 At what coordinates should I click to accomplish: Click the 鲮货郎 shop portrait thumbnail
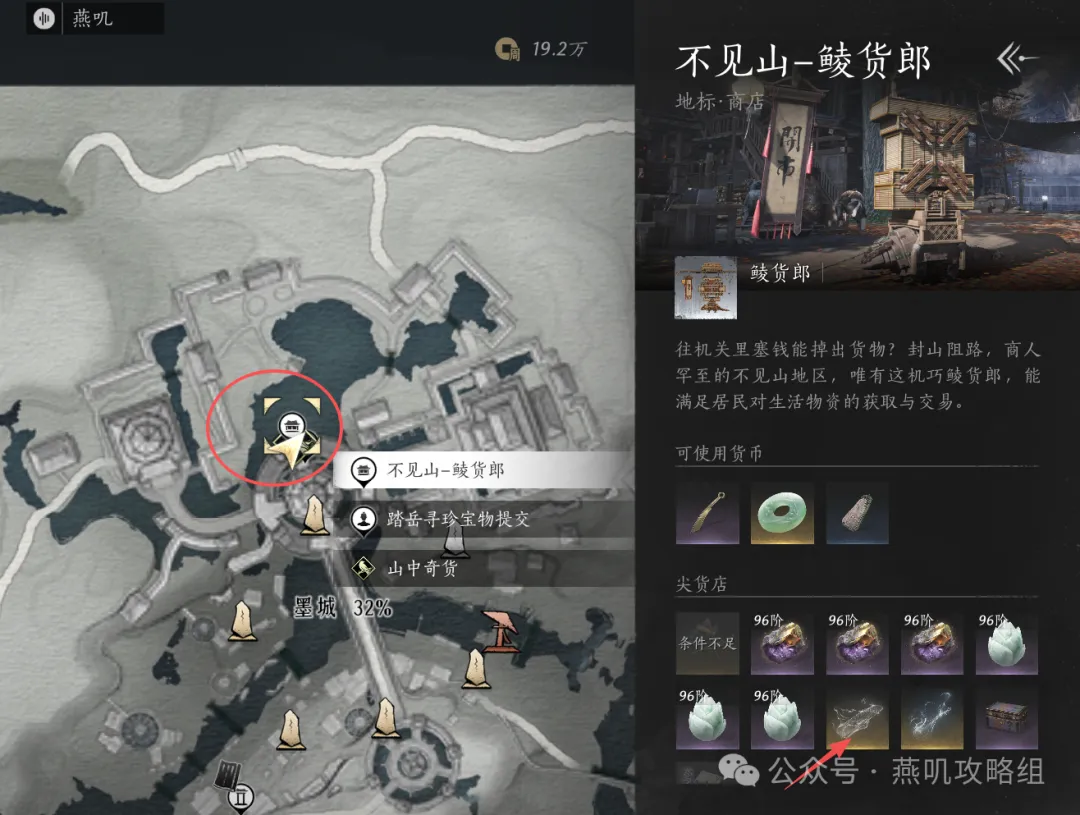tap(706, 287)
